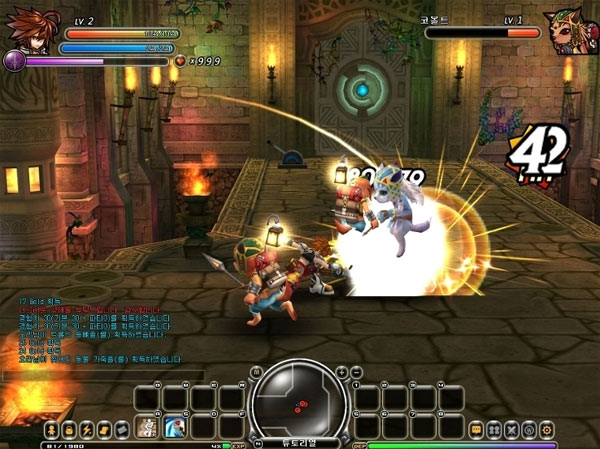Screen dimensions: 600x449
Task: Click the player's character portrait
Action: 26,30
